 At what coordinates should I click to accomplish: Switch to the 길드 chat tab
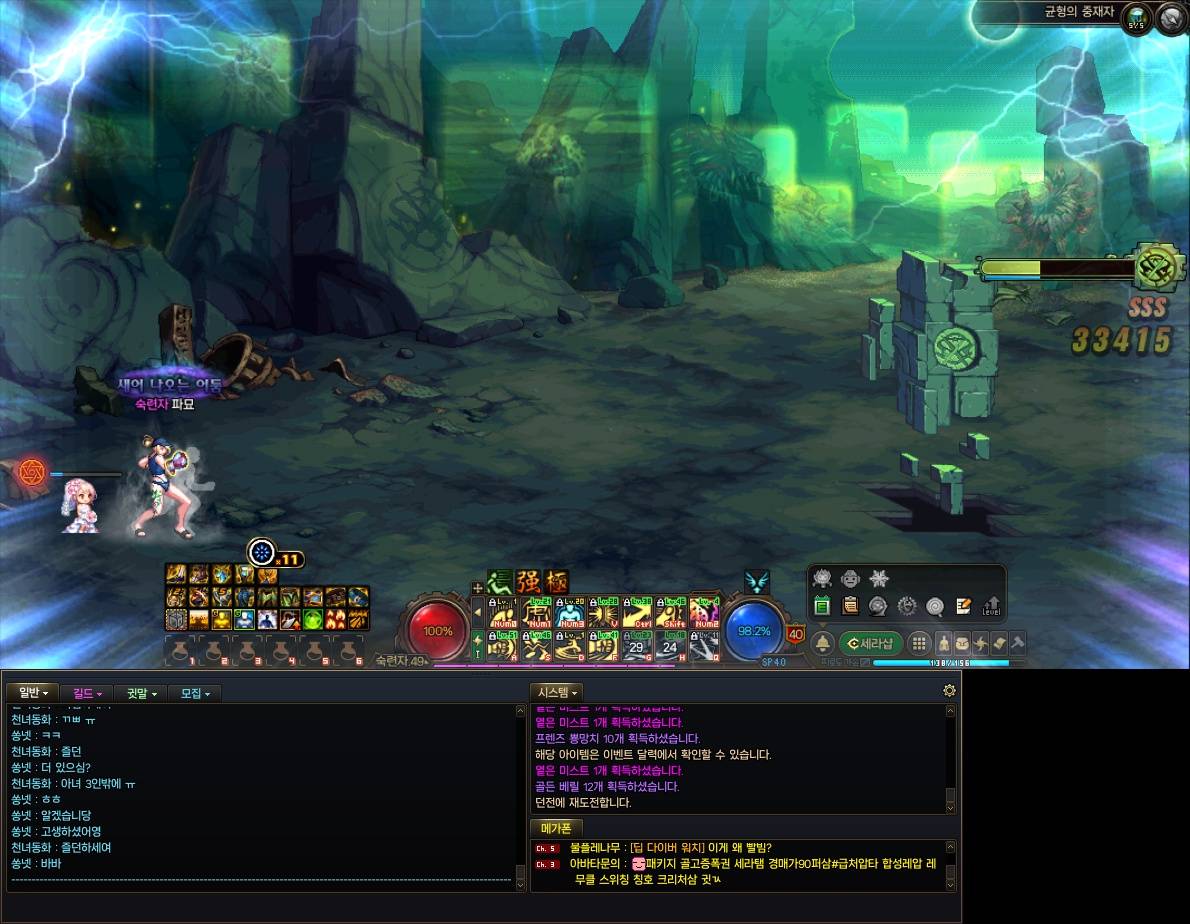87,693
